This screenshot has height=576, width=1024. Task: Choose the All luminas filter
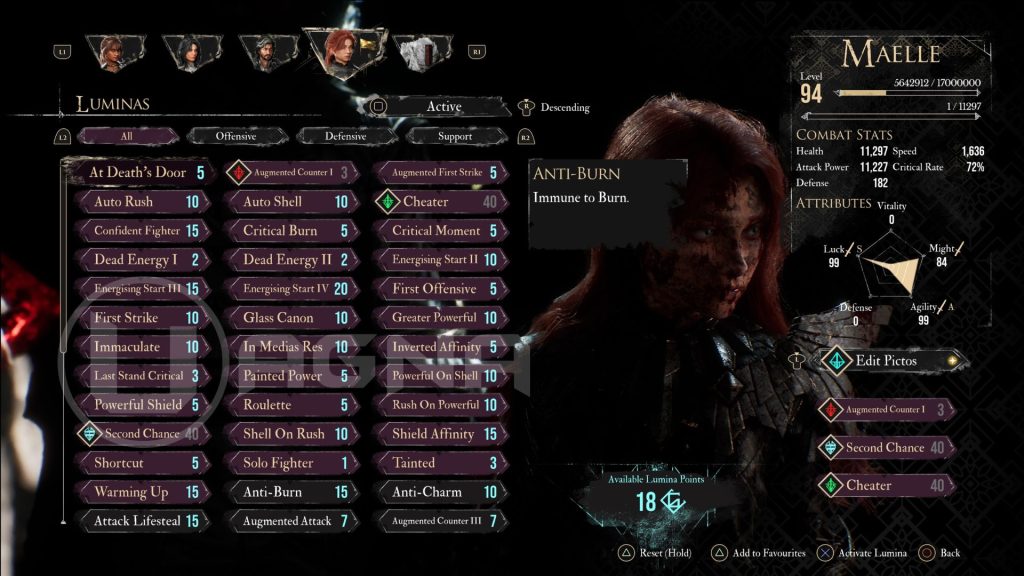pyautogui.click(x=126, y=136)
